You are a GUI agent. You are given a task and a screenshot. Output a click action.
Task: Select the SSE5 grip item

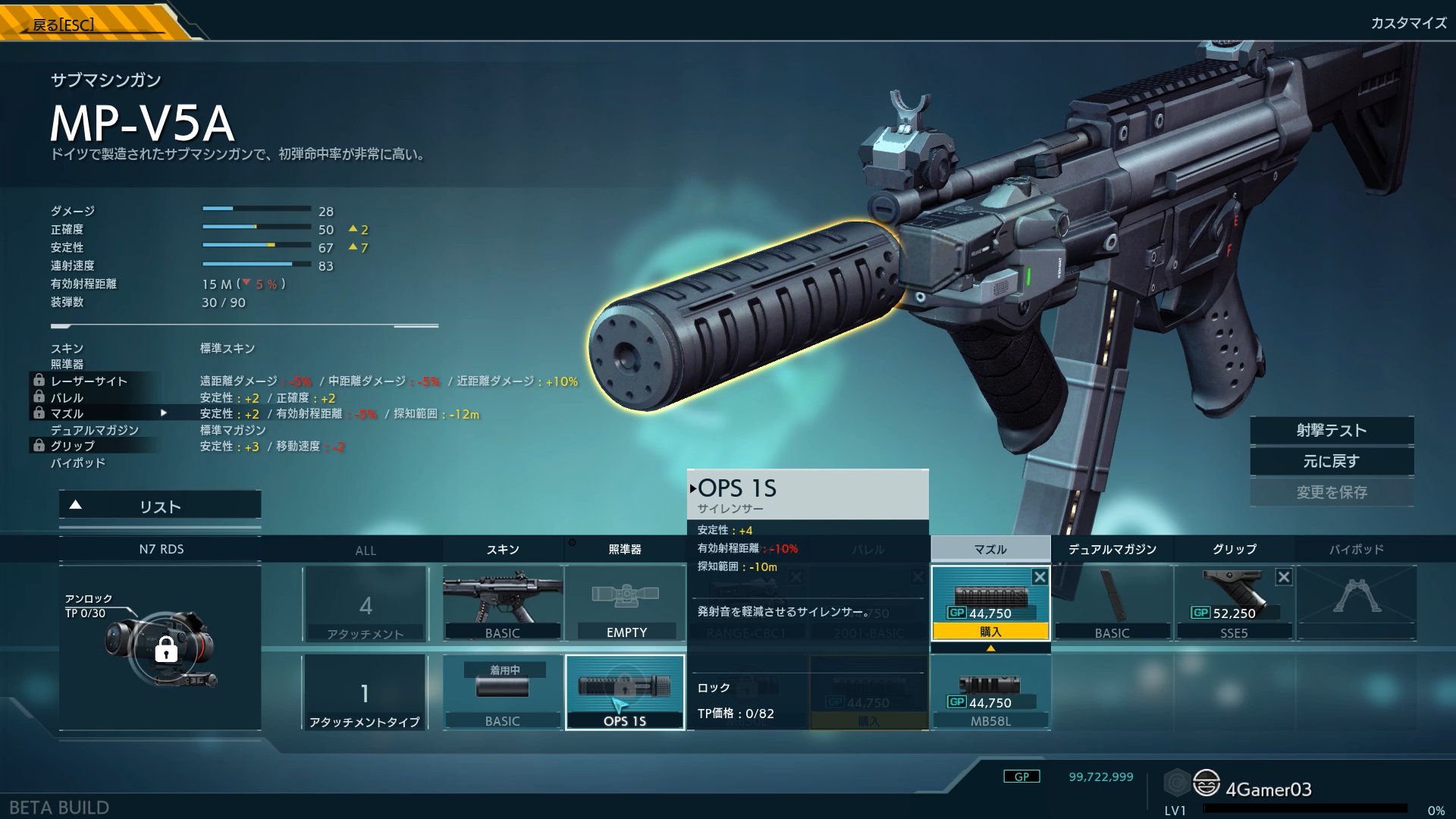tap(1235, 603)
